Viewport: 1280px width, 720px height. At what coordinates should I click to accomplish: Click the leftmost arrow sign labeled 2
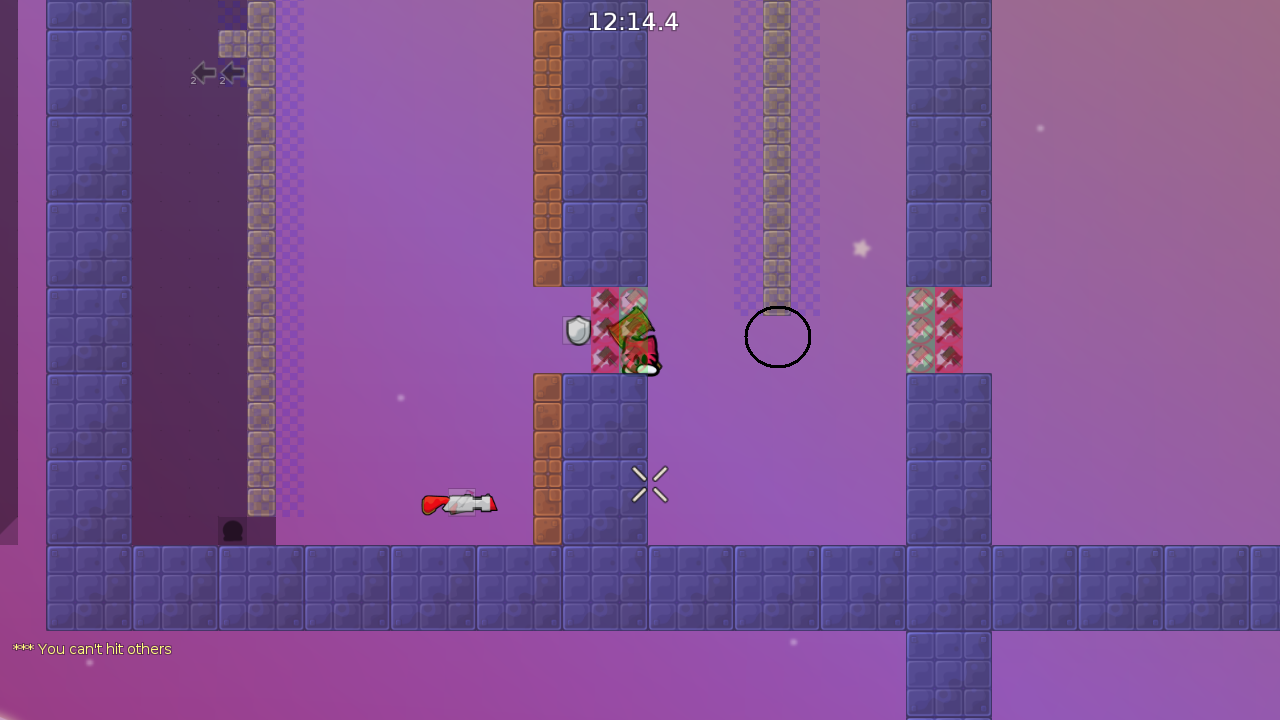point(205,72)
